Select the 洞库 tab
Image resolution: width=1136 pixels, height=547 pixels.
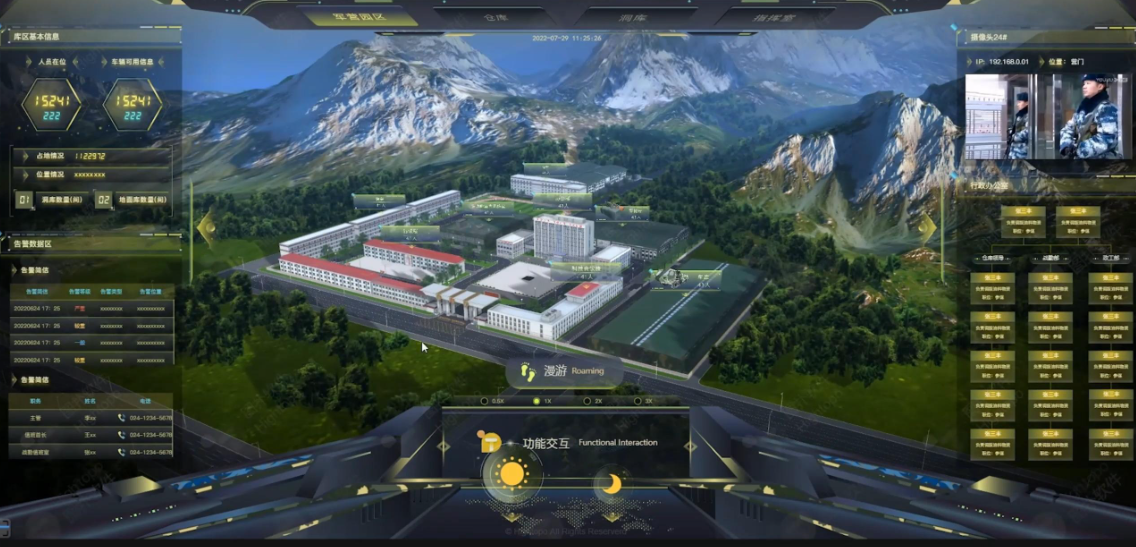pos(628,16)
